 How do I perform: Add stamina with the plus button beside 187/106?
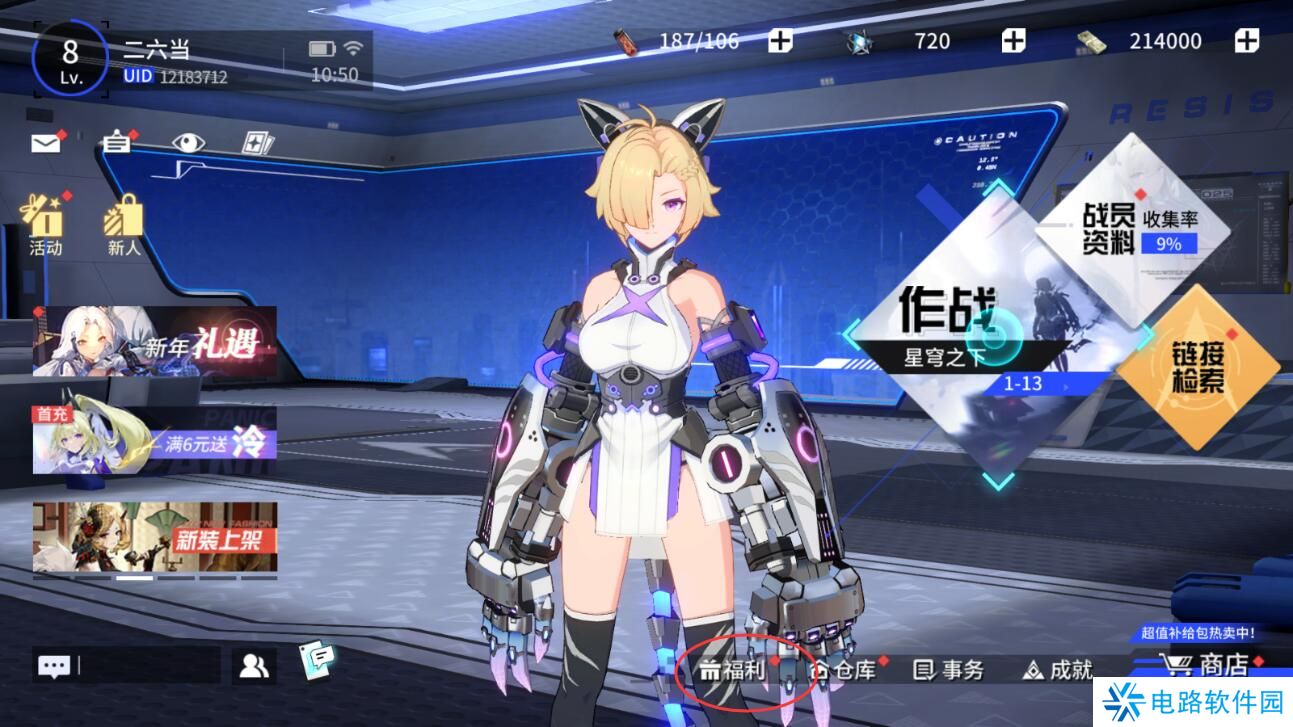click(x=780, y=41)
